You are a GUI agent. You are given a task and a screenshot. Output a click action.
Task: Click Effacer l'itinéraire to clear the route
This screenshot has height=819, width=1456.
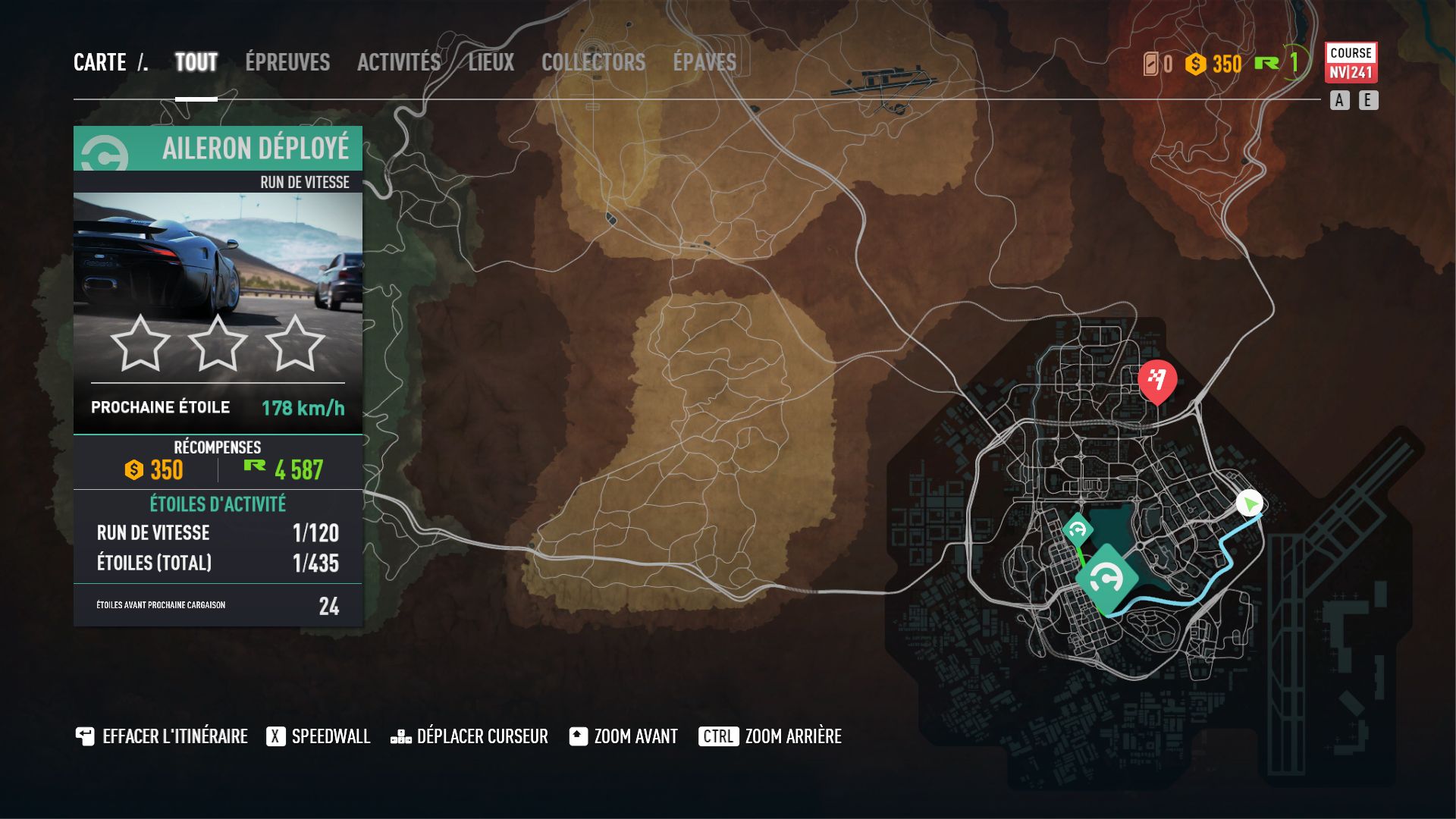(x=168, y=736)
